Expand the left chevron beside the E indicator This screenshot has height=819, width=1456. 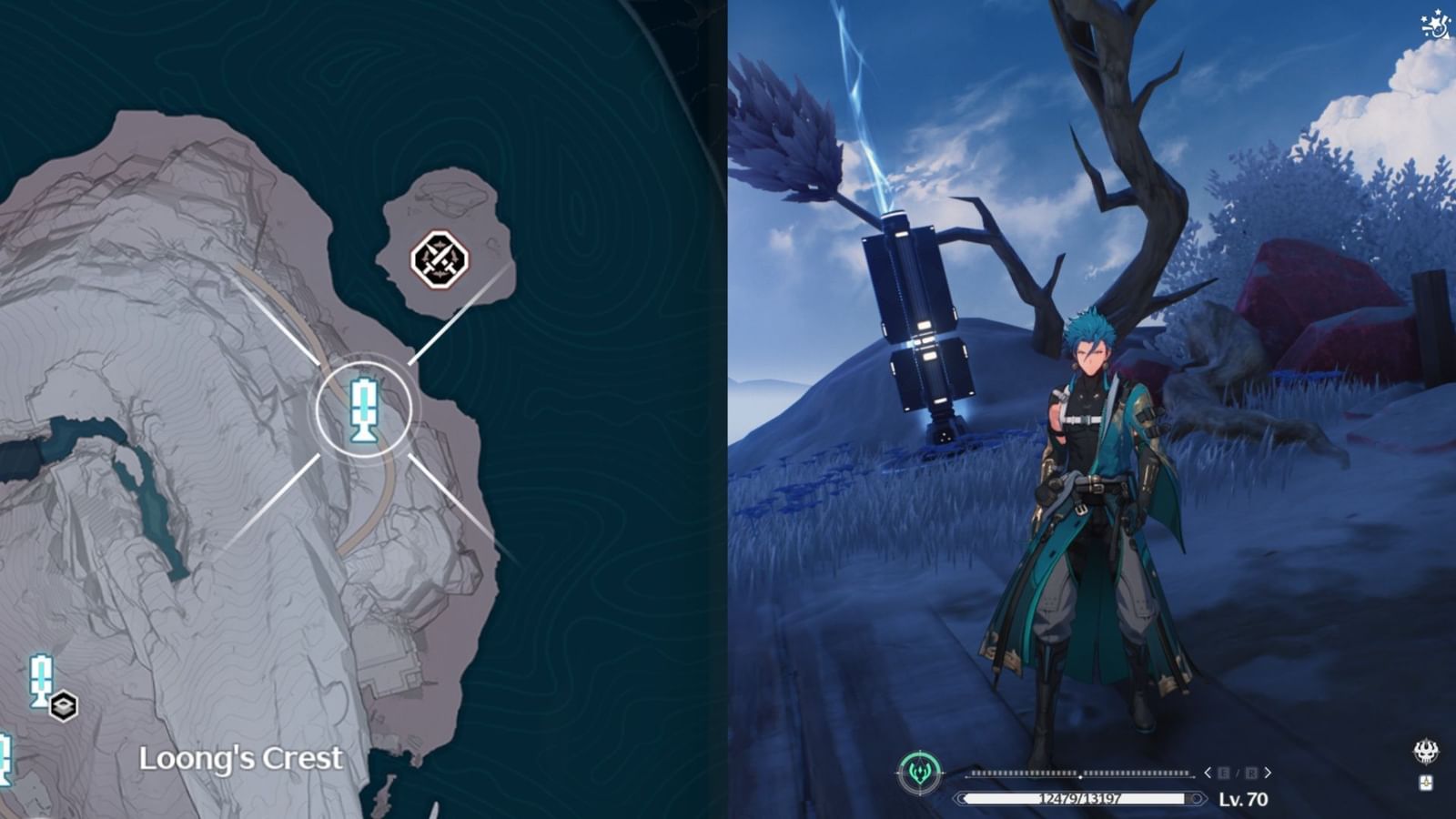(1208, 773)
